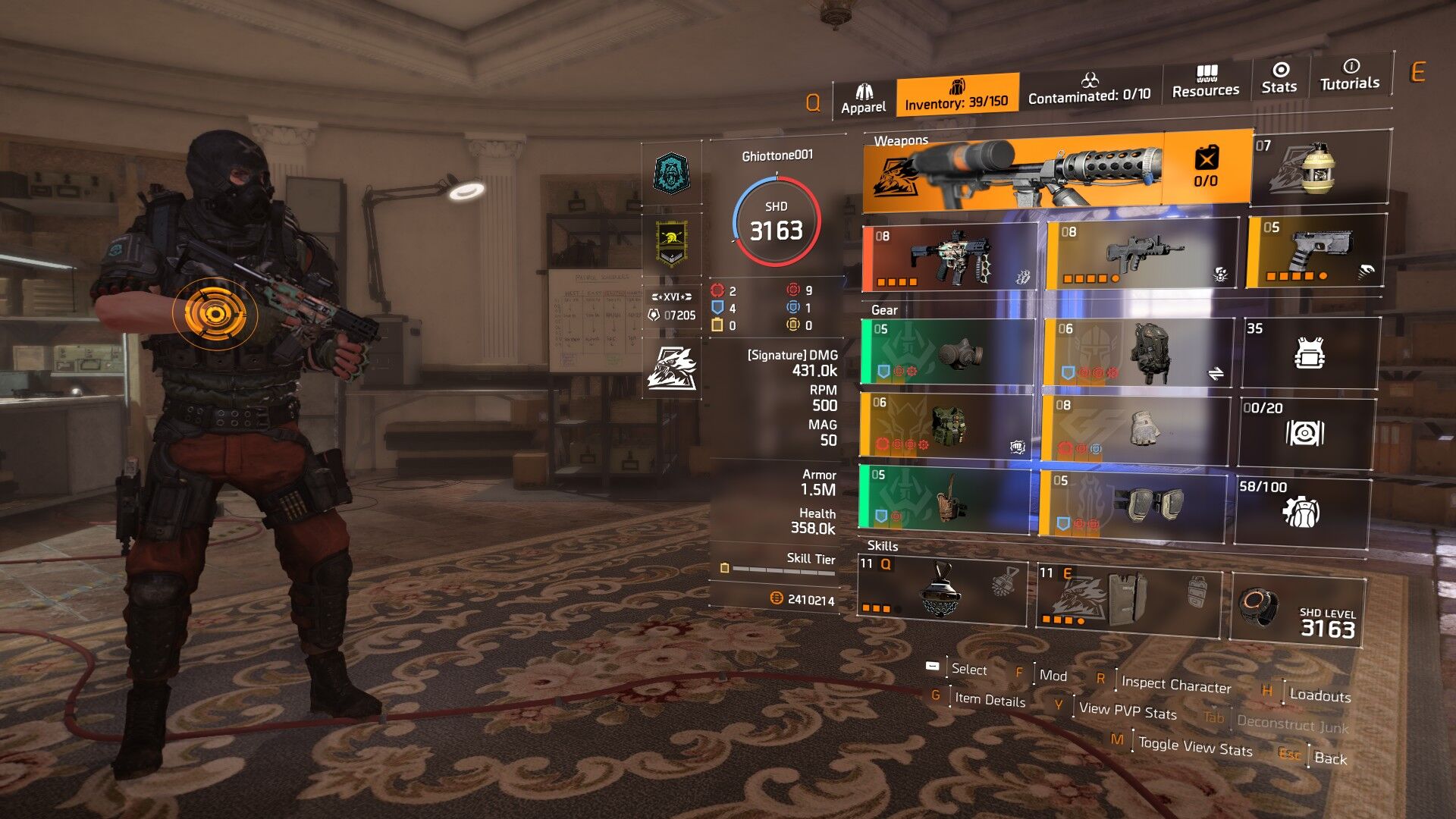Image resolution: width=1456 pixels, height=819 pixels.
Task: Open the Resources tab
Action: point(1205,82)
